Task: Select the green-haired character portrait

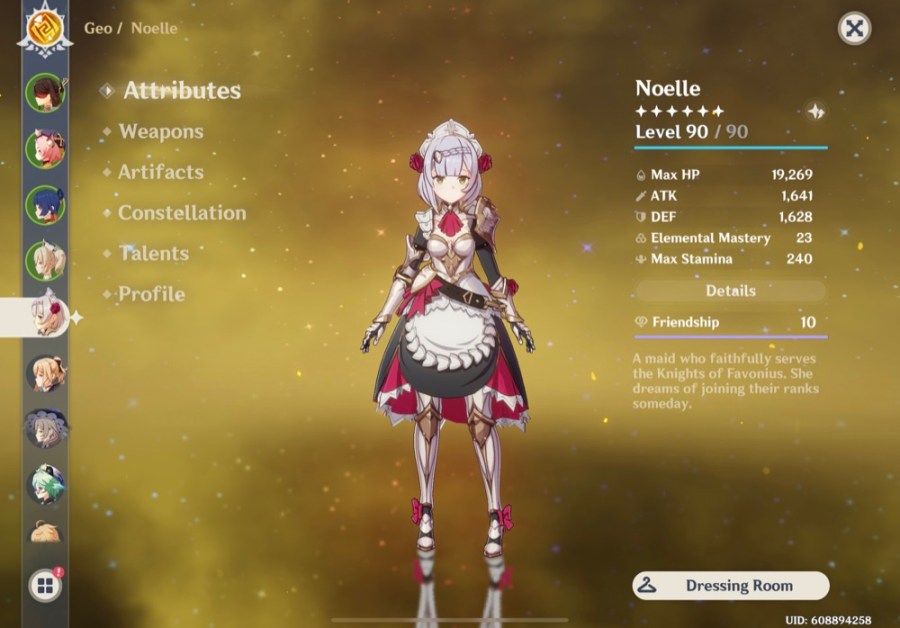Action: click(x=45, y=484)
